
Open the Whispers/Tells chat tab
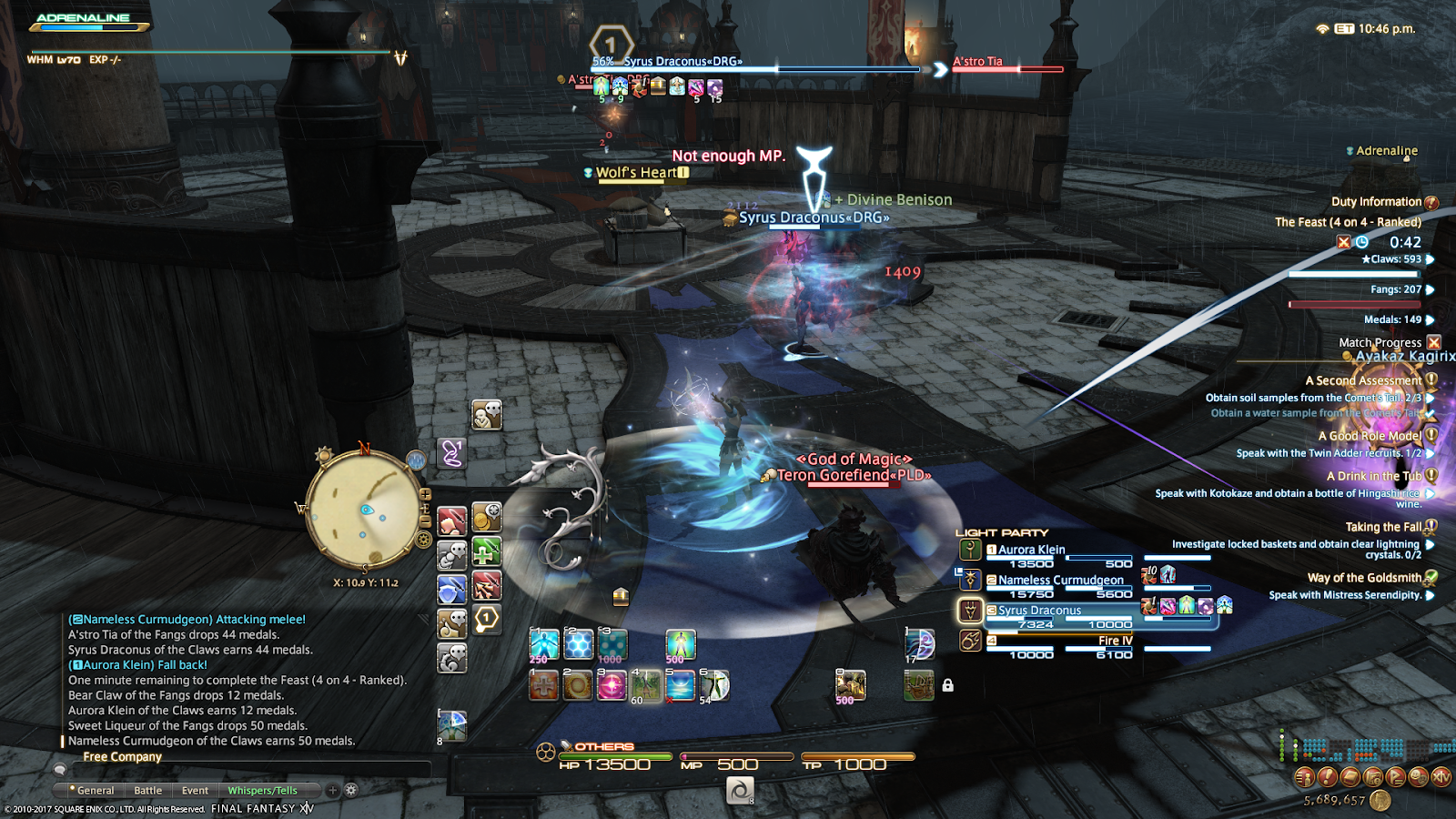pos(262,791)
